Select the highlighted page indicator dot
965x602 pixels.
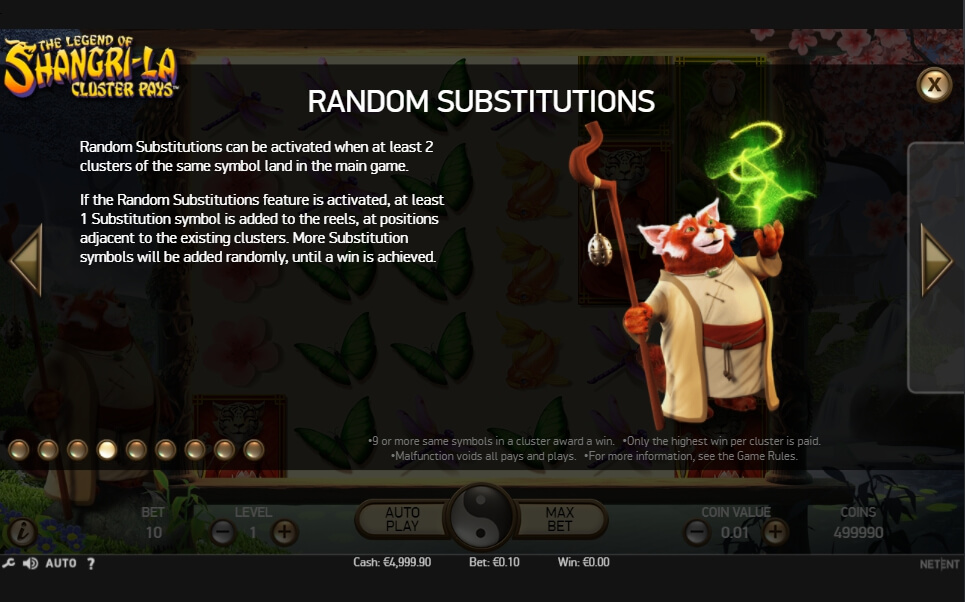click(106, 450)
